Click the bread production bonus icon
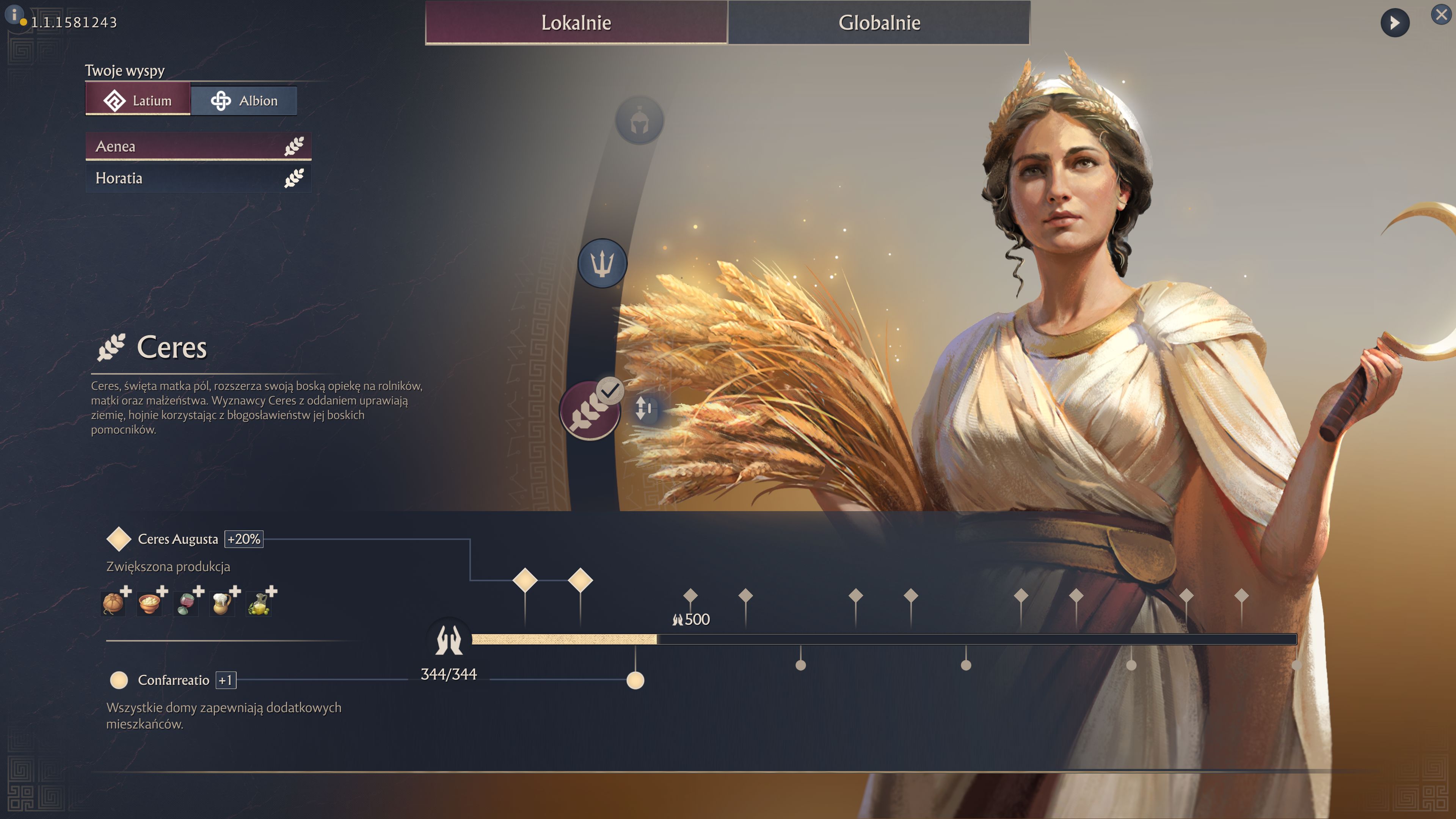Screen dimensions: 1456x819 click(114, 602)
